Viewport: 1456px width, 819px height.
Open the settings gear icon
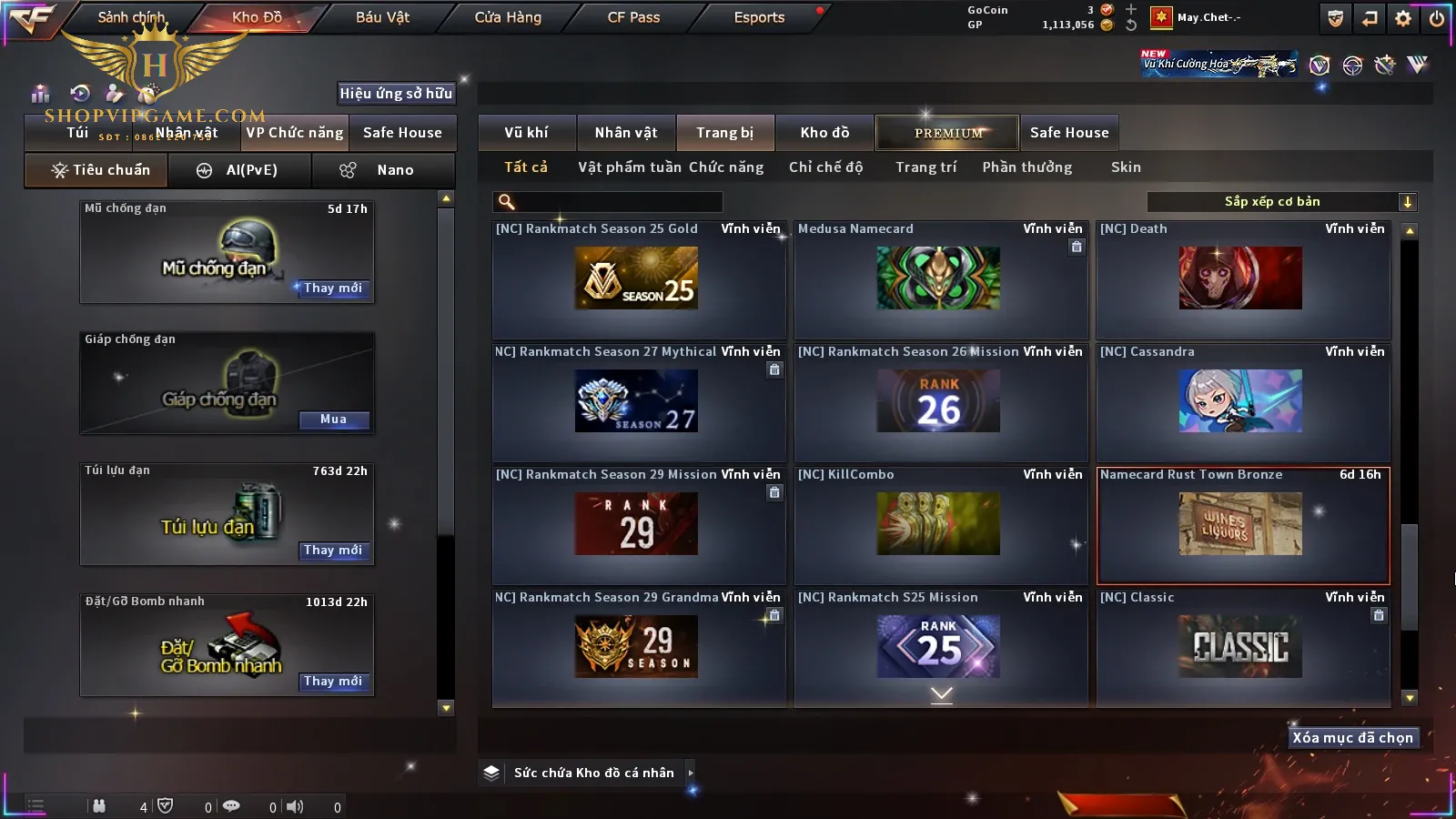1403,18
